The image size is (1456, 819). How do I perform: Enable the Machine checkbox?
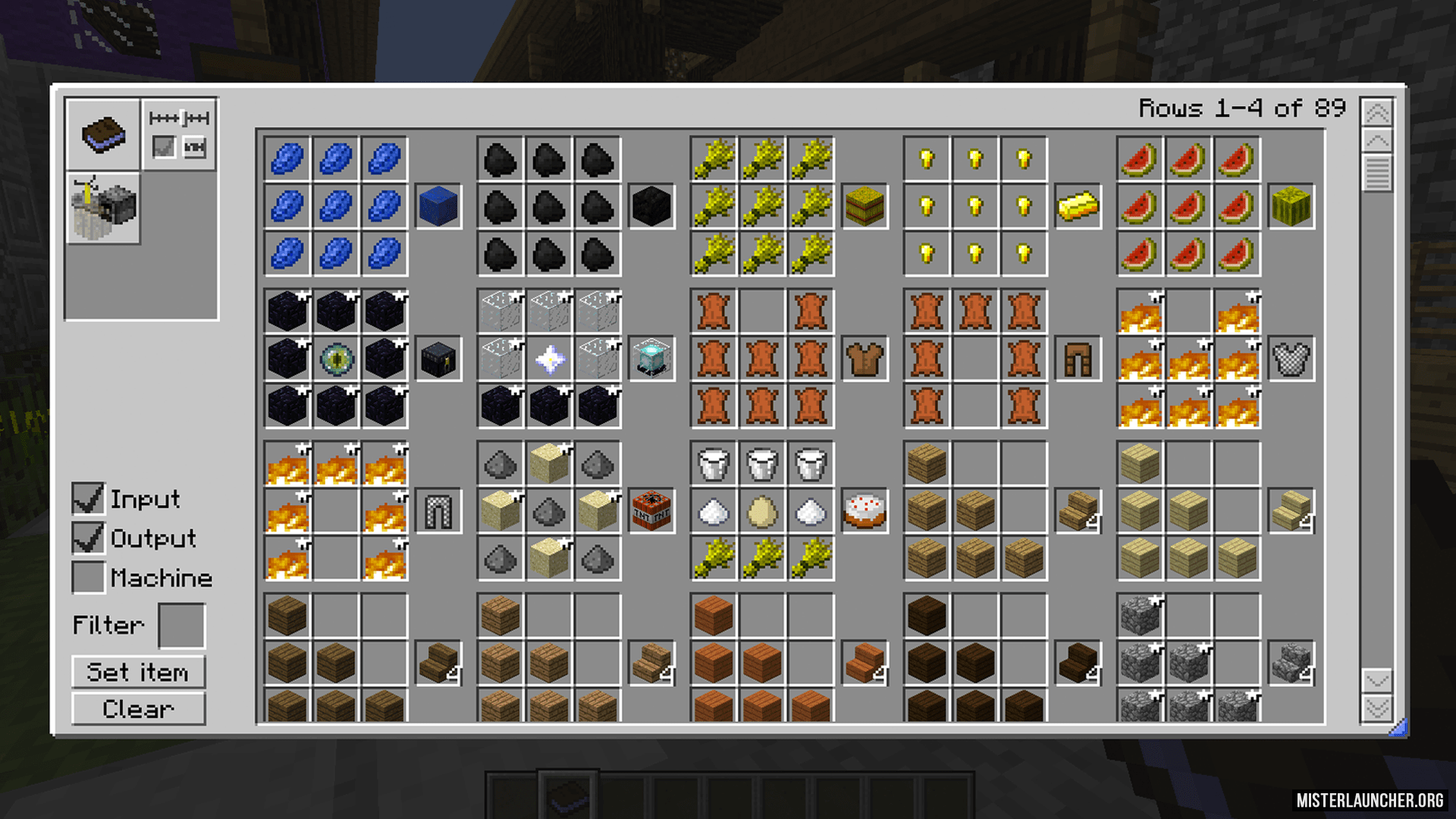[x=88, y=578]
